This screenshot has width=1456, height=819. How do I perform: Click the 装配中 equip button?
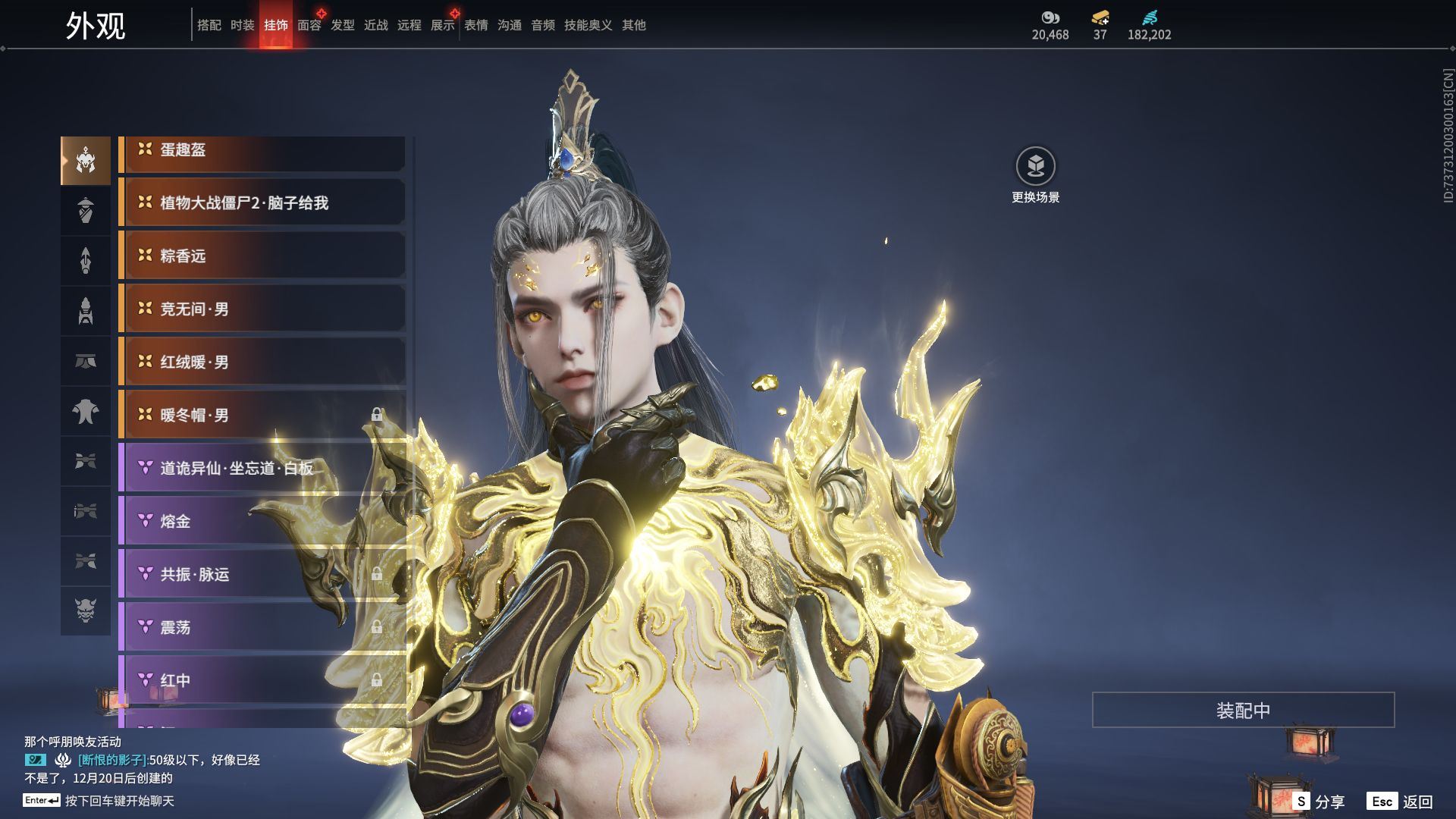1242,710
